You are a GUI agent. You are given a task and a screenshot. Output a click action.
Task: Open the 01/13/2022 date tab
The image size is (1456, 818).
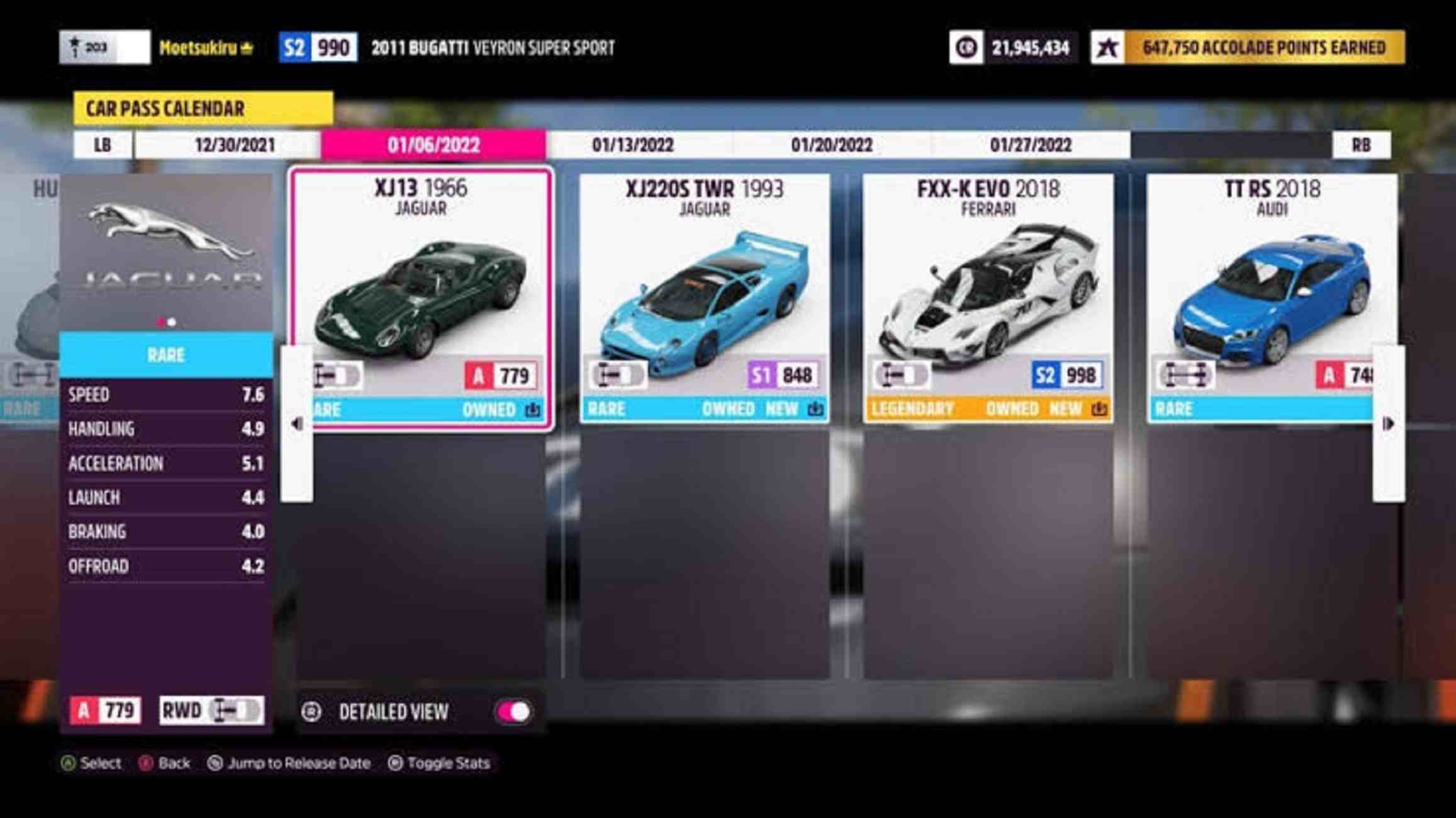632,145
